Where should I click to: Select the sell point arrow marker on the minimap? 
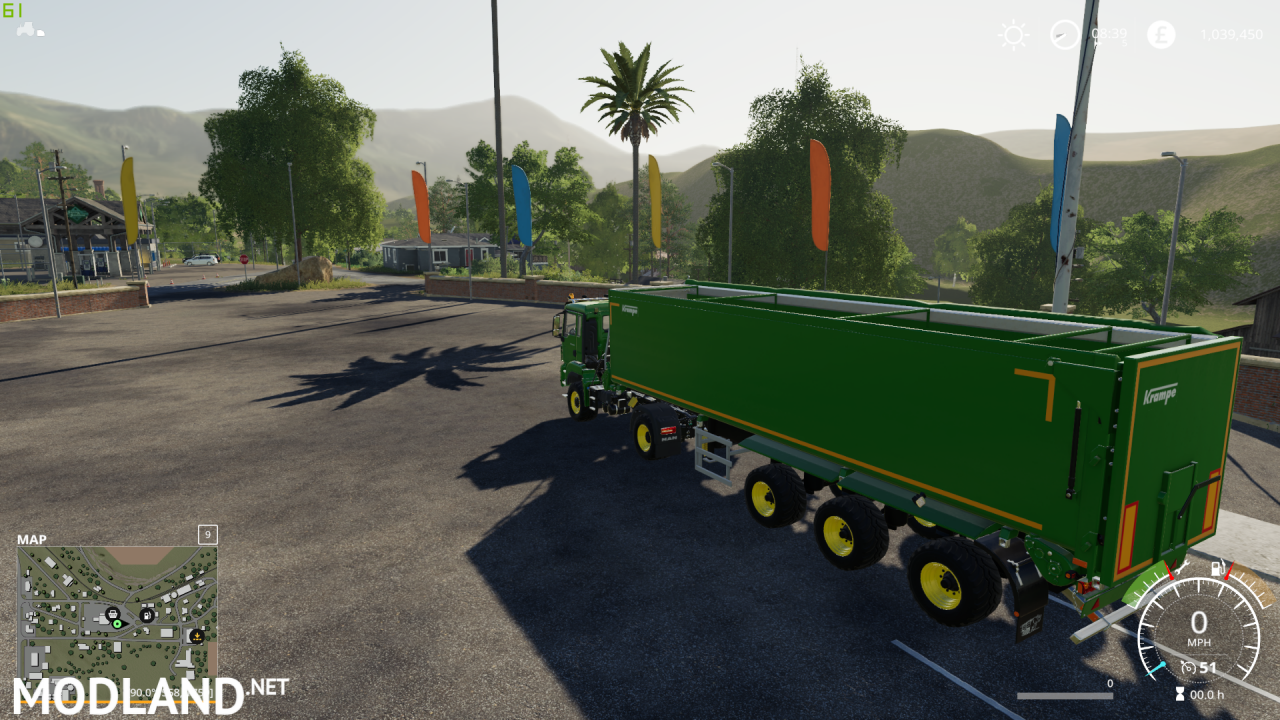[x=197, y=636]
